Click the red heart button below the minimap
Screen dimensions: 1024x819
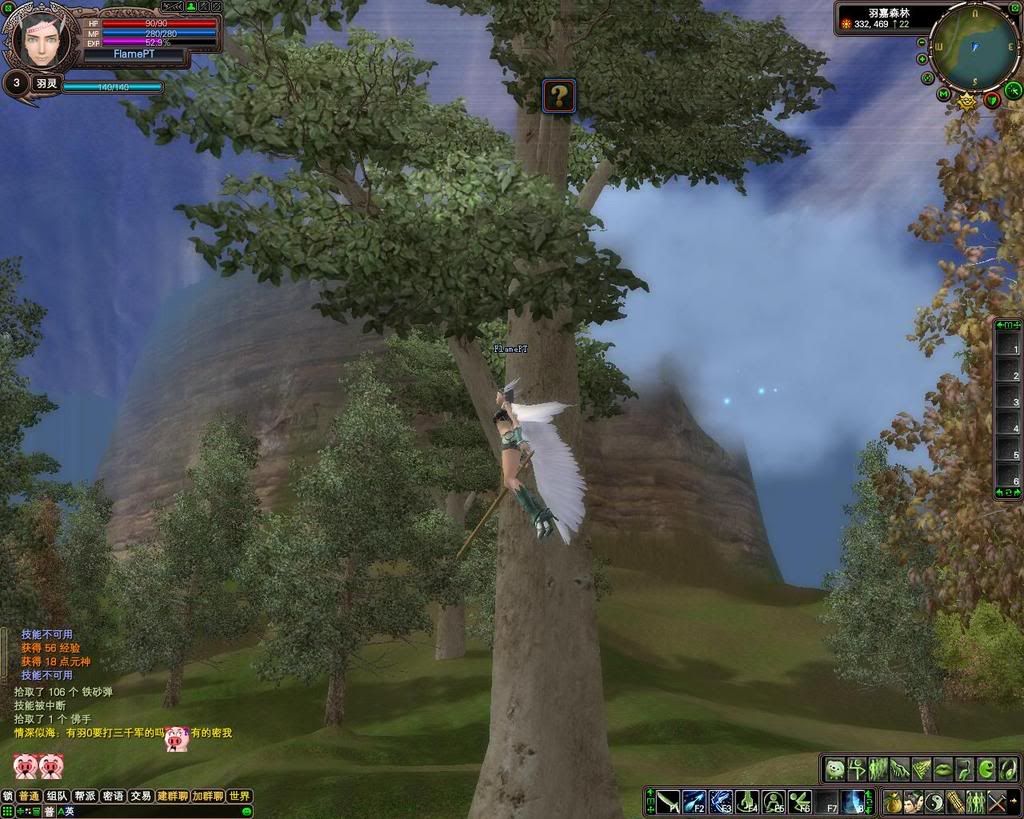click(x=992, y=99)
